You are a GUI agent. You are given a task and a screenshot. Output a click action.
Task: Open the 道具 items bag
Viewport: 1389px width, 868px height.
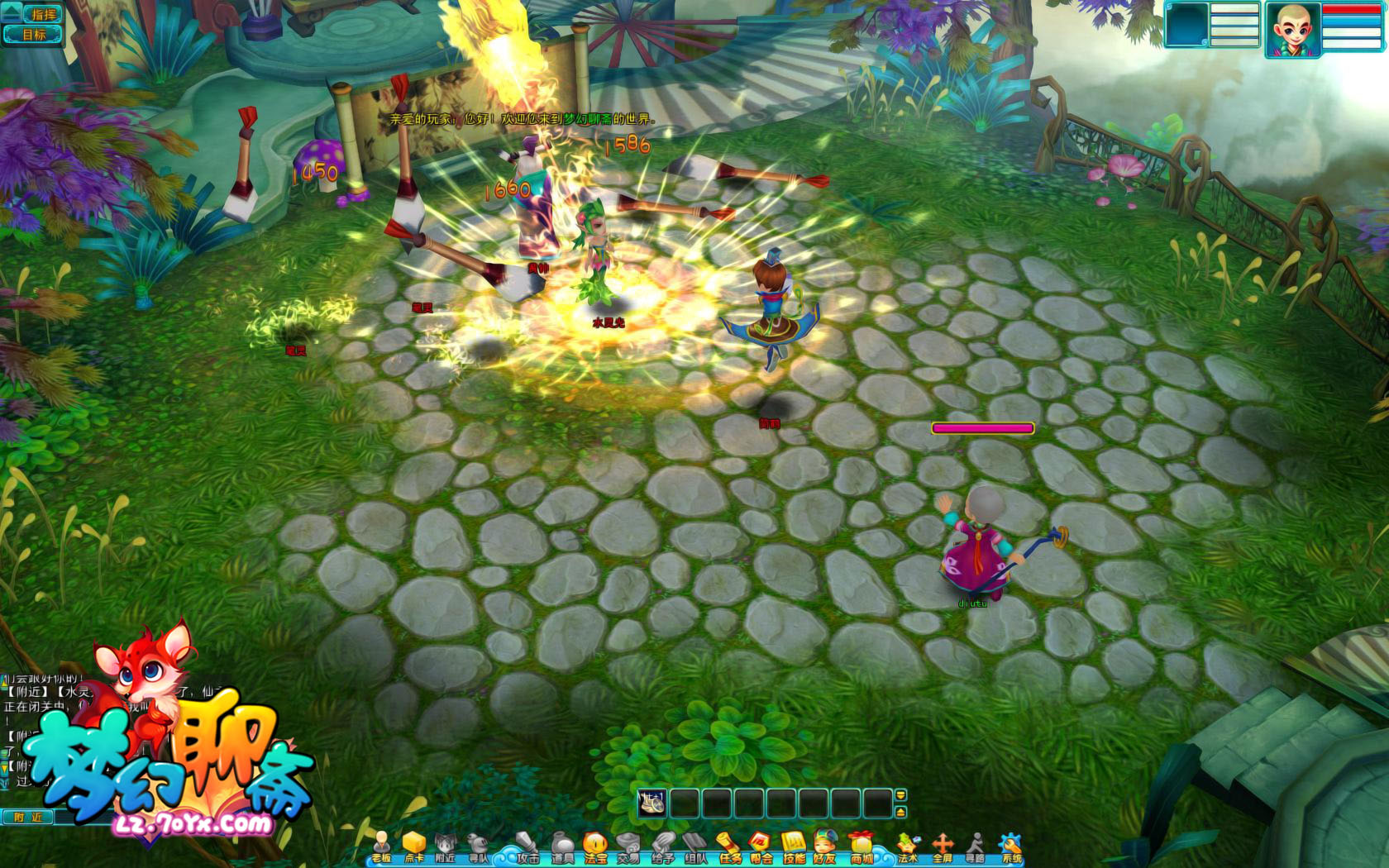tap(562, 847)
